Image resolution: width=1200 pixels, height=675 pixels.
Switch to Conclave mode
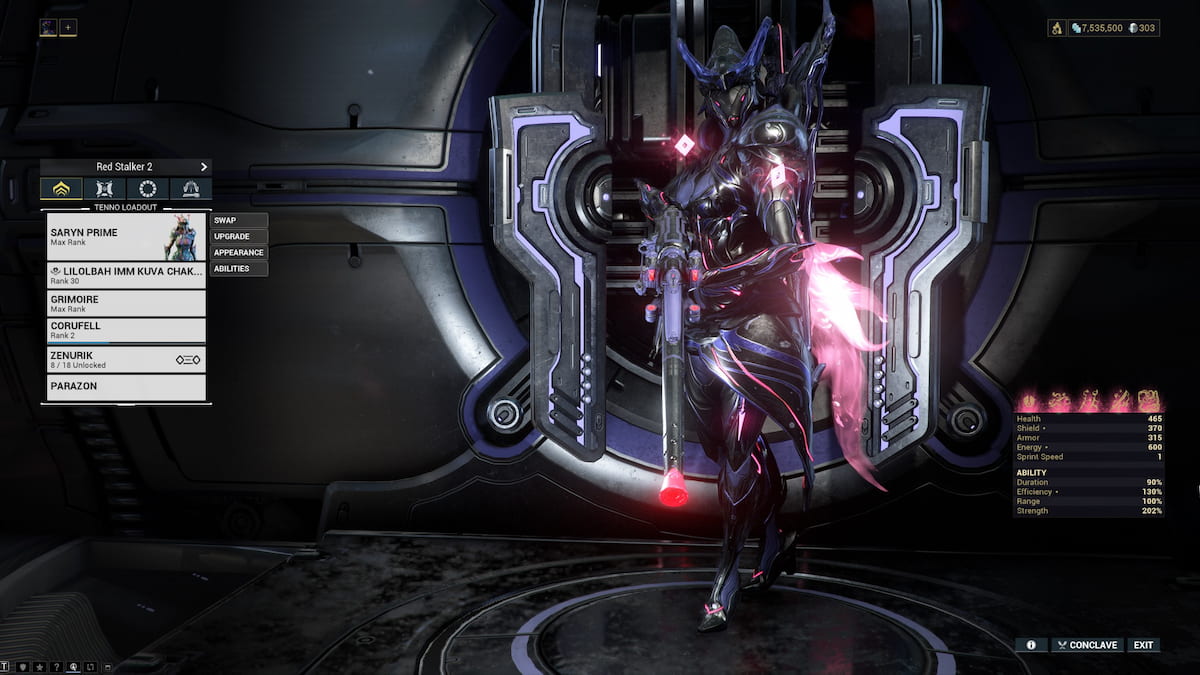pos(1087,645)
